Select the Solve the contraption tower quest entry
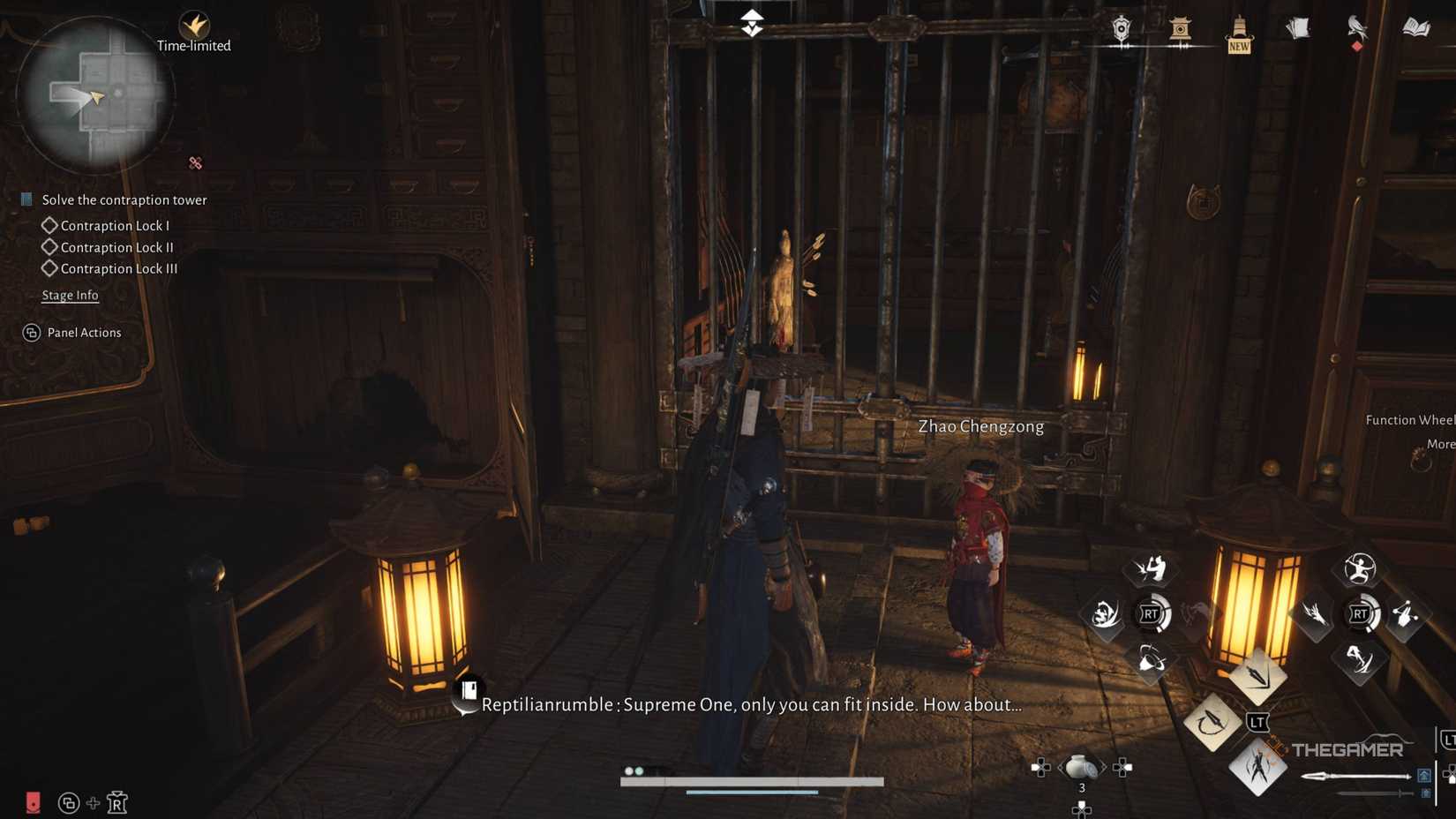This screenshot has height=819, width=1456. click(x=124, y=199)
